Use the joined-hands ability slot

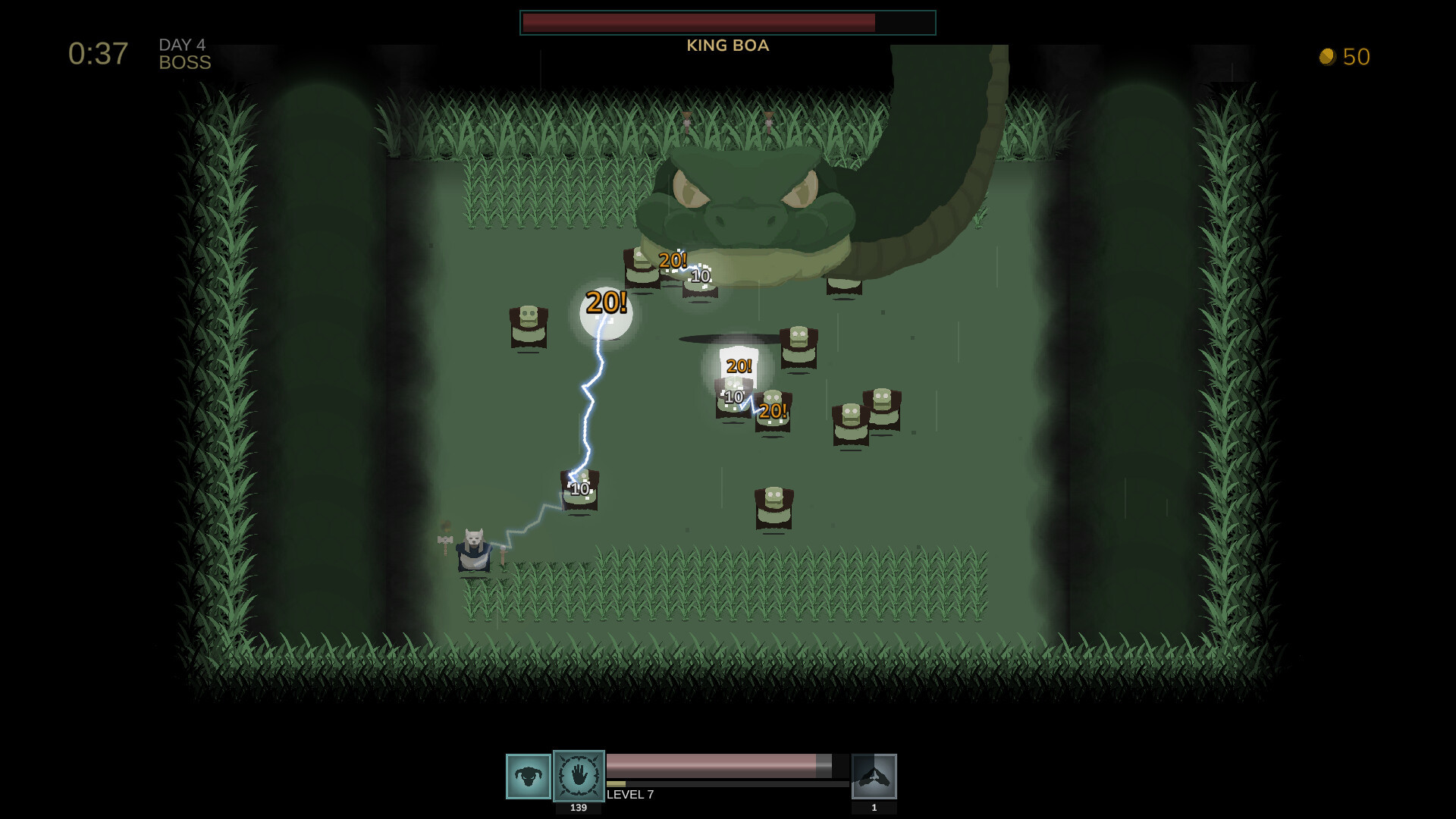click(874, 776)
